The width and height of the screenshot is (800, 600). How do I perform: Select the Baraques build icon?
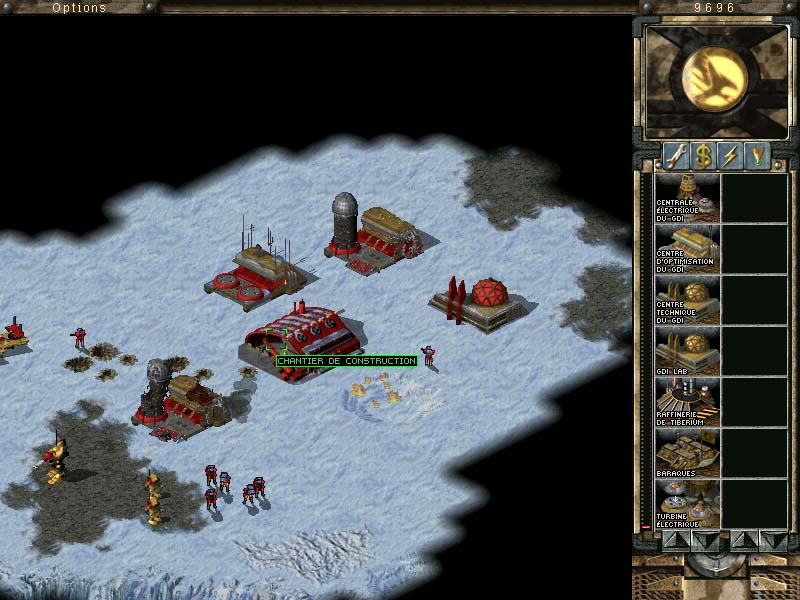click(x=686, y=452)
